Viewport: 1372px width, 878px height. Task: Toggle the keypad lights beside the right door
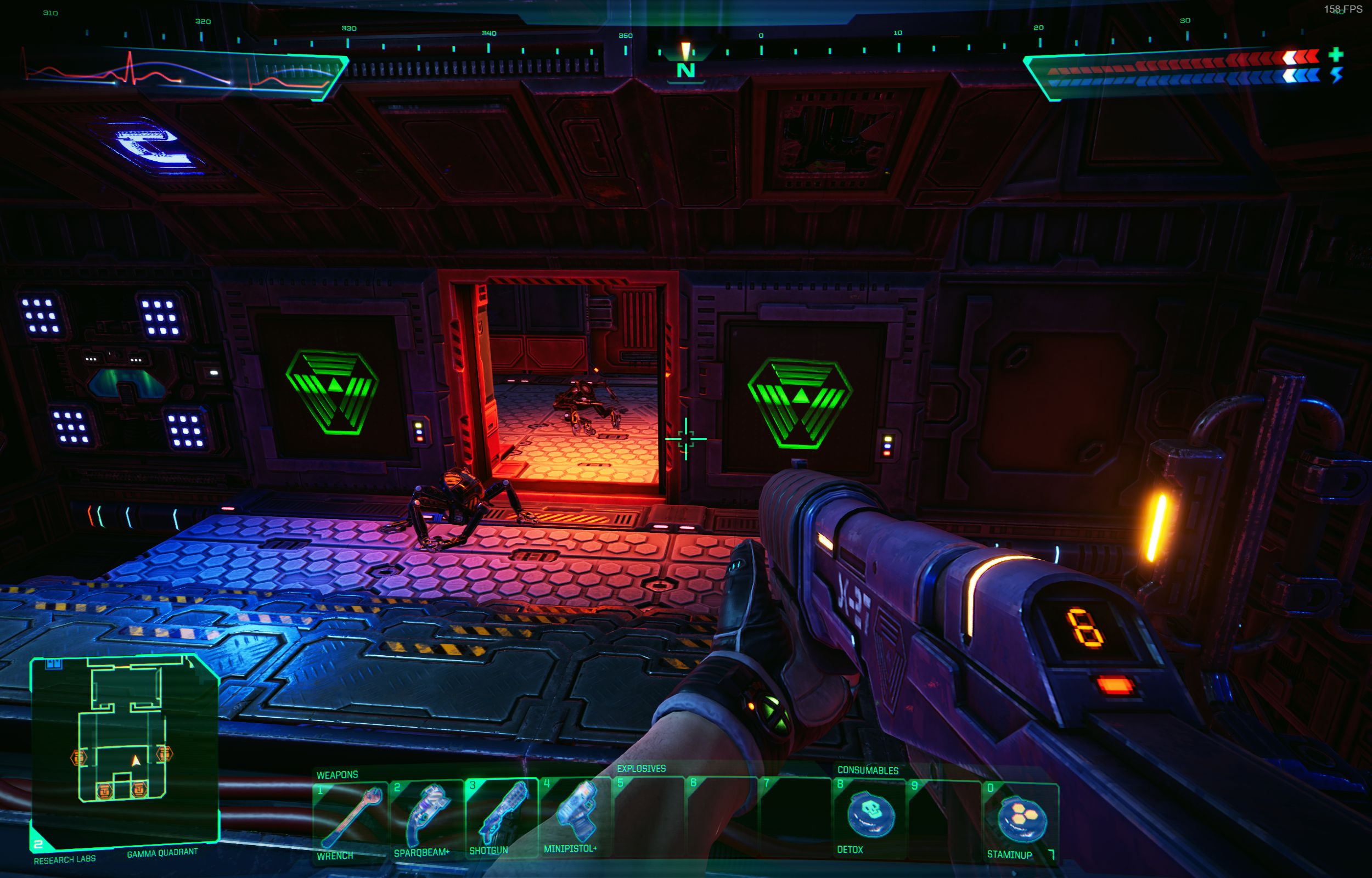pos(887,447)
